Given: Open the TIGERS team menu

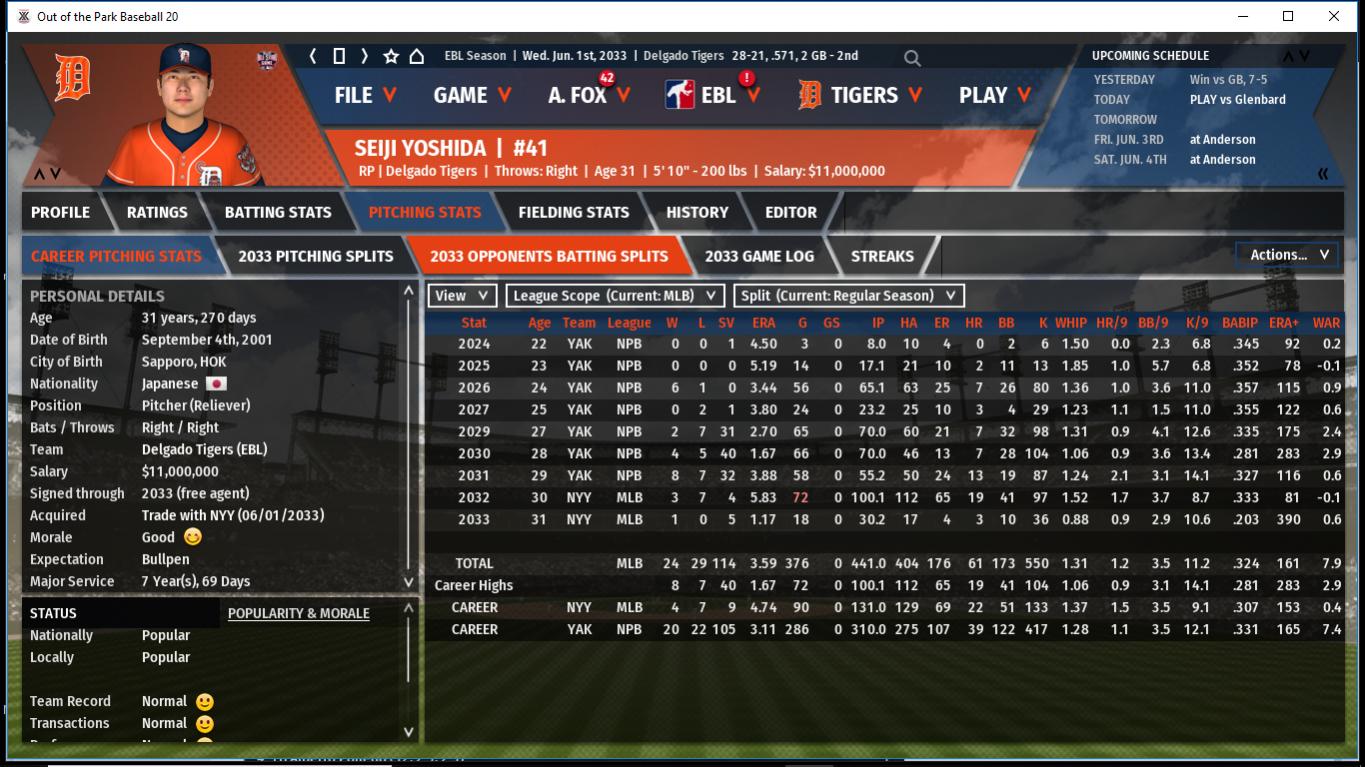Looking at the screenshot, I should (x=862, y=95).
